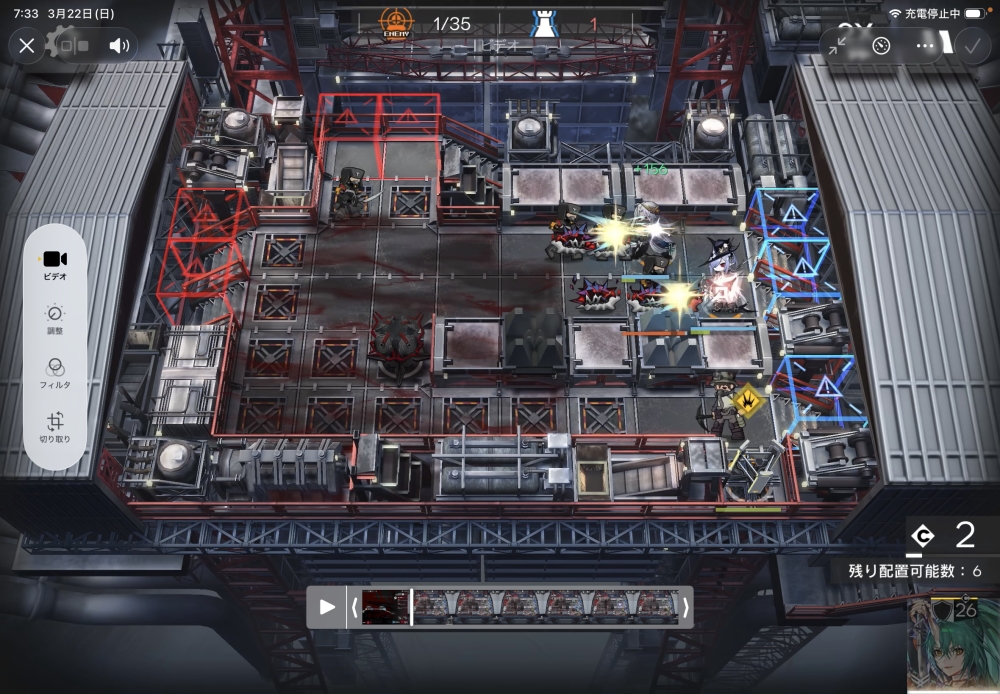Click the right trim handle of the filmstrip

click(686, 607)
